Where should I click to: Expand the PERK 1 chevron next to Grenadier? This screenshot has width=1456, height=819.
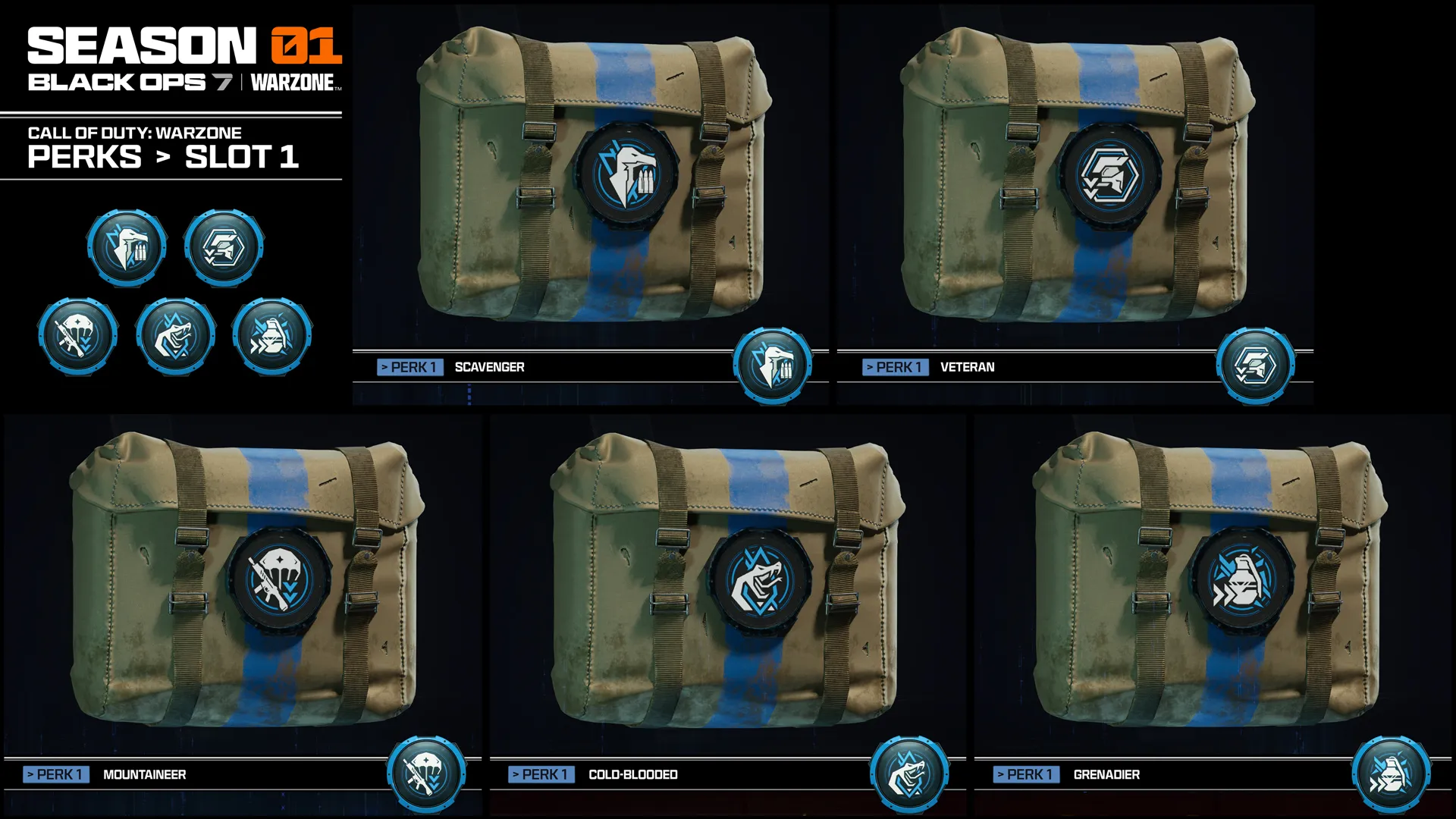coord(1000,775)
